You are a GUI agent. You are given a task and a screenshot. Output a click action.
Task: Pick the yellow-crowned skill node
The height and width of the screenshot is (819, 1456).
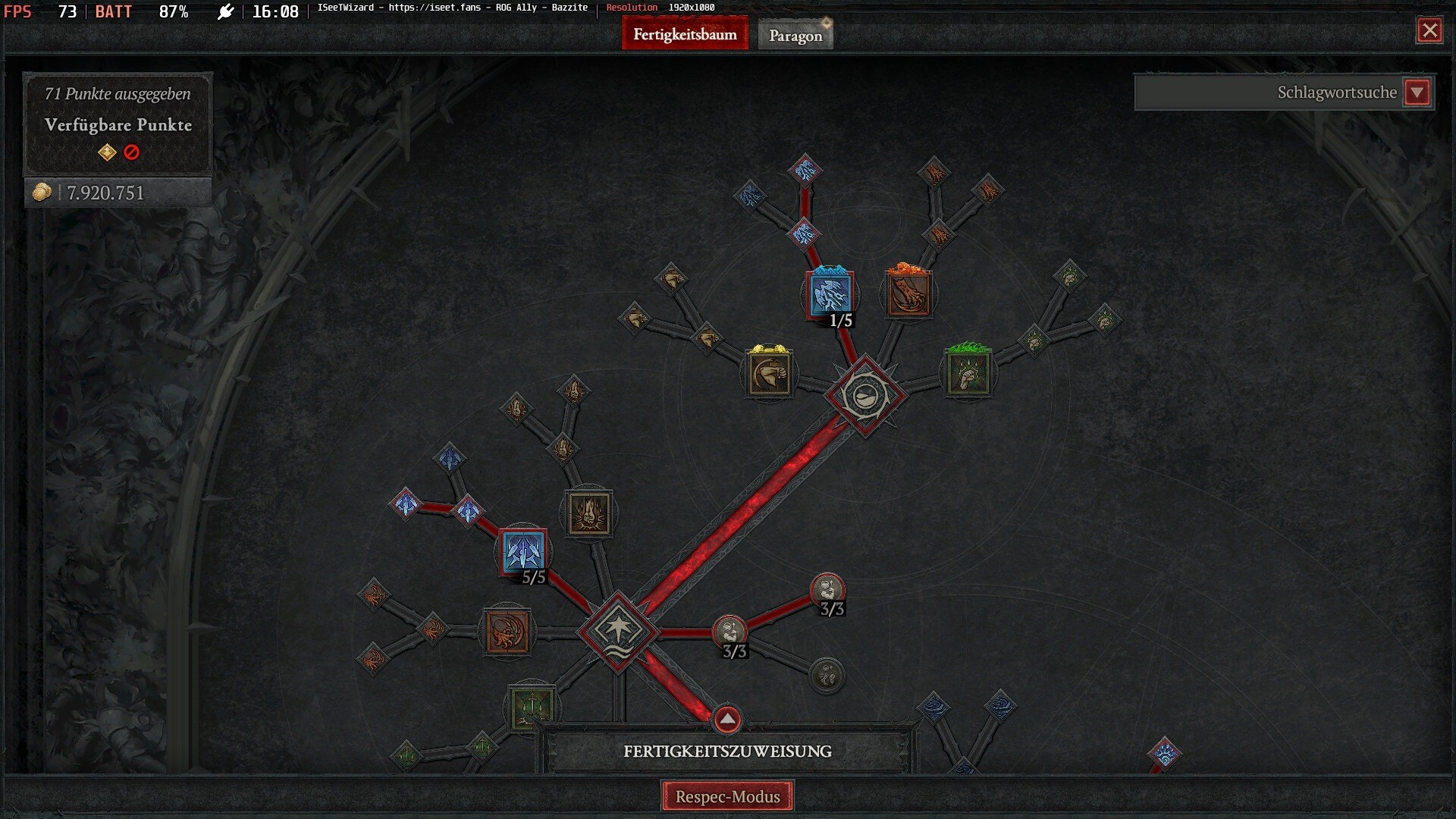pos(769,373)
